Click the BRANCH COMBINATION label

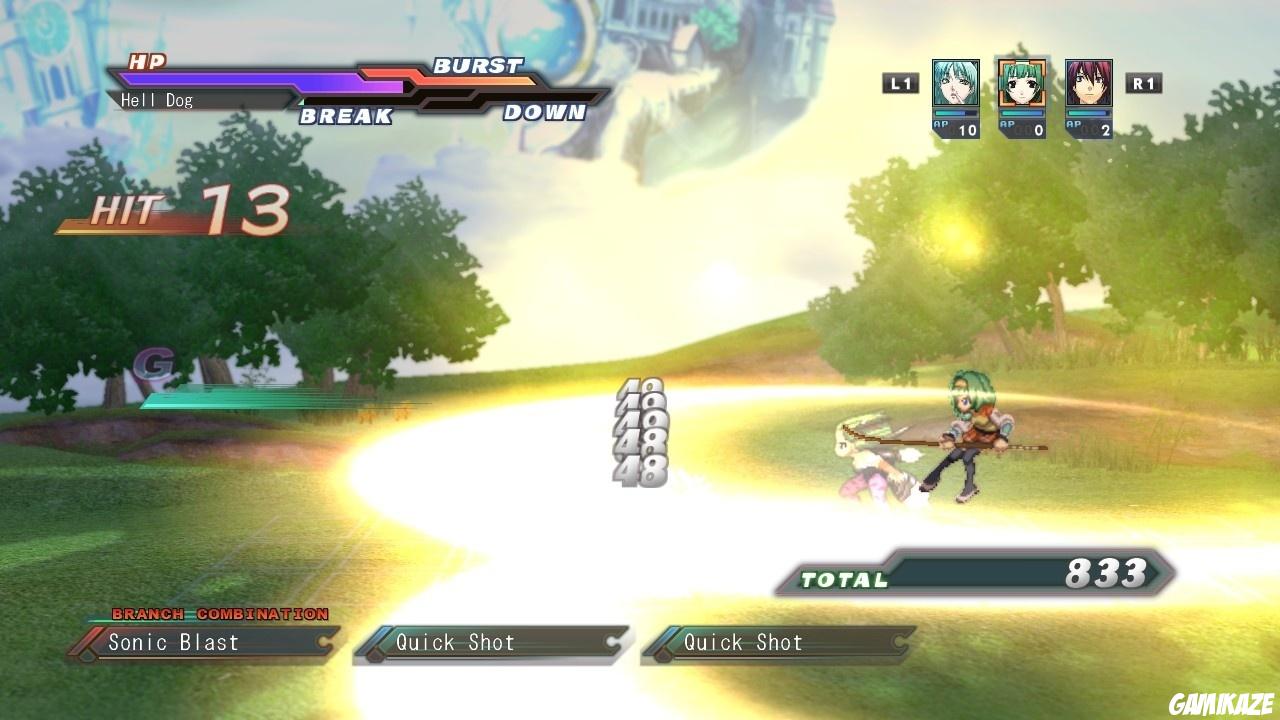pos(220,614)
